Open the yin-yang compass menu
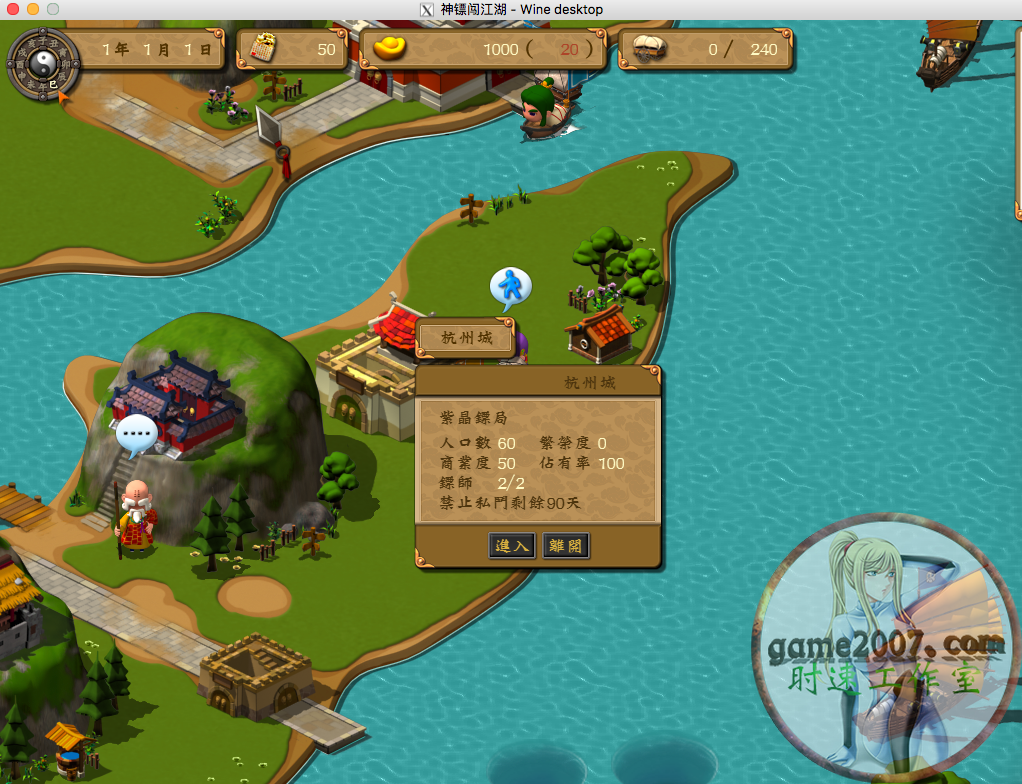1022x784 pixels. click(x=43, y=65)
